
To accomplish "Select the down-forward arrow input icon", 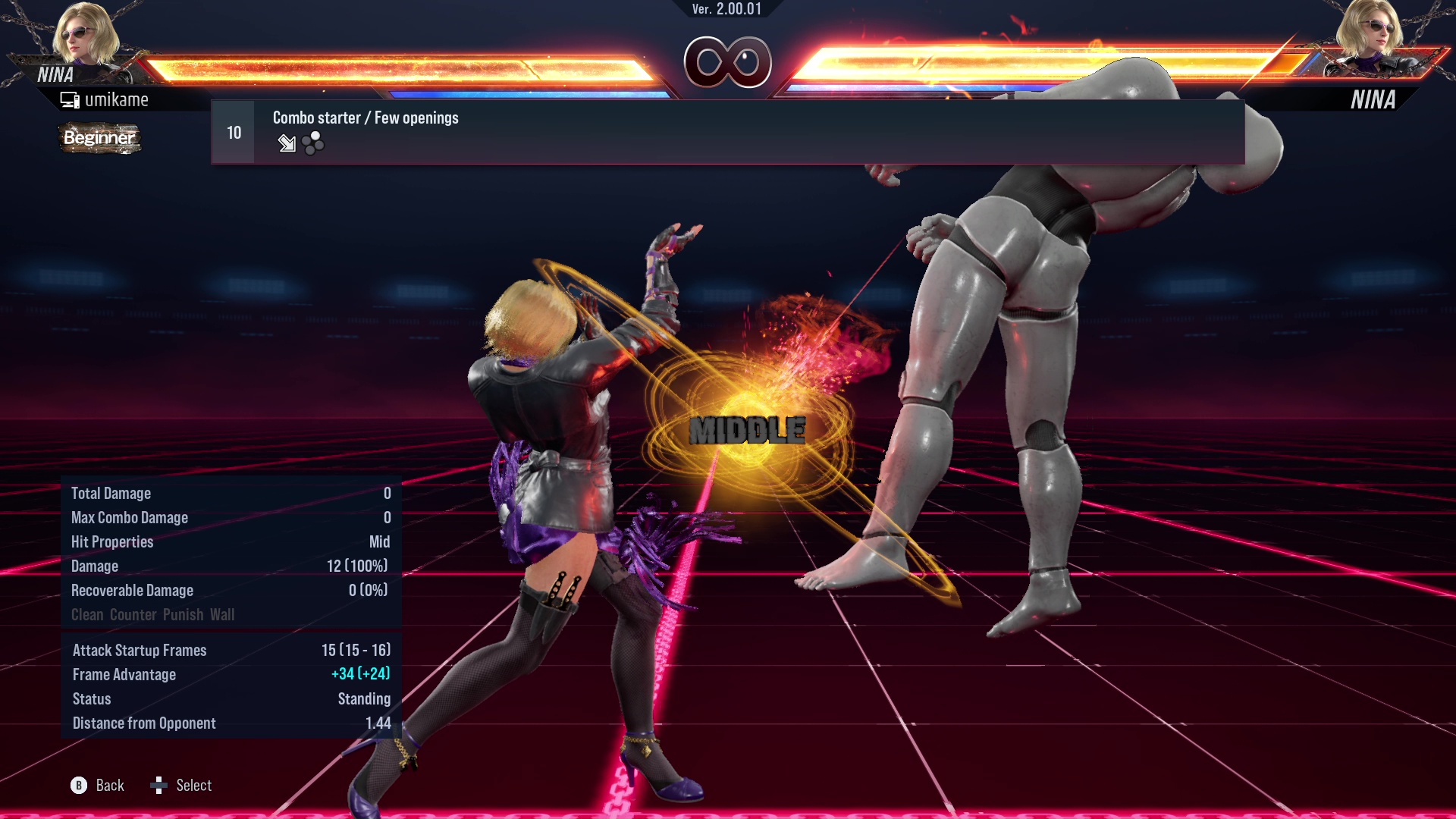I will [287, 144].
